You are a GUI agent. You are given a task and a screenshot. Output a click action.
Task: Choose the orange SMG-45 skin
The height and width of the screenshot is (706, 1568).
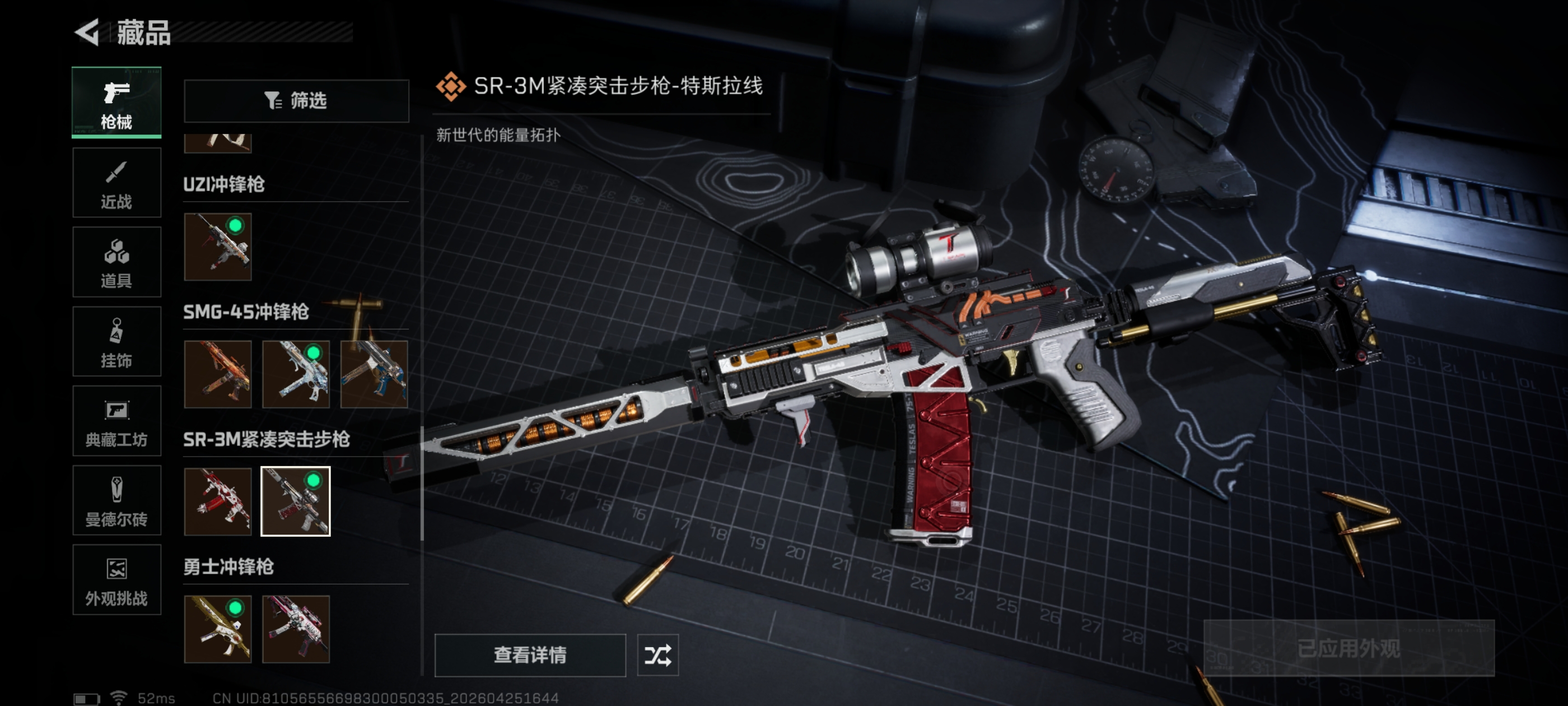(x=218, y=374)
